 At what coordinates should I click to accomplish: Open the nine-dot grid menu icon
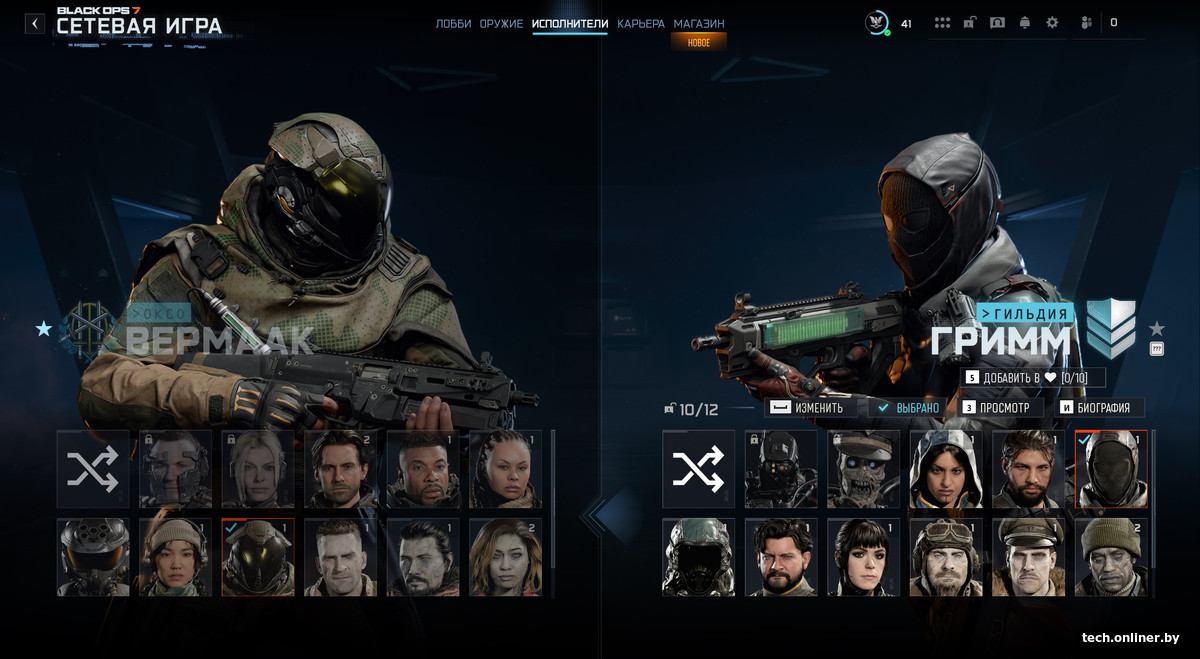pos(942,23)
